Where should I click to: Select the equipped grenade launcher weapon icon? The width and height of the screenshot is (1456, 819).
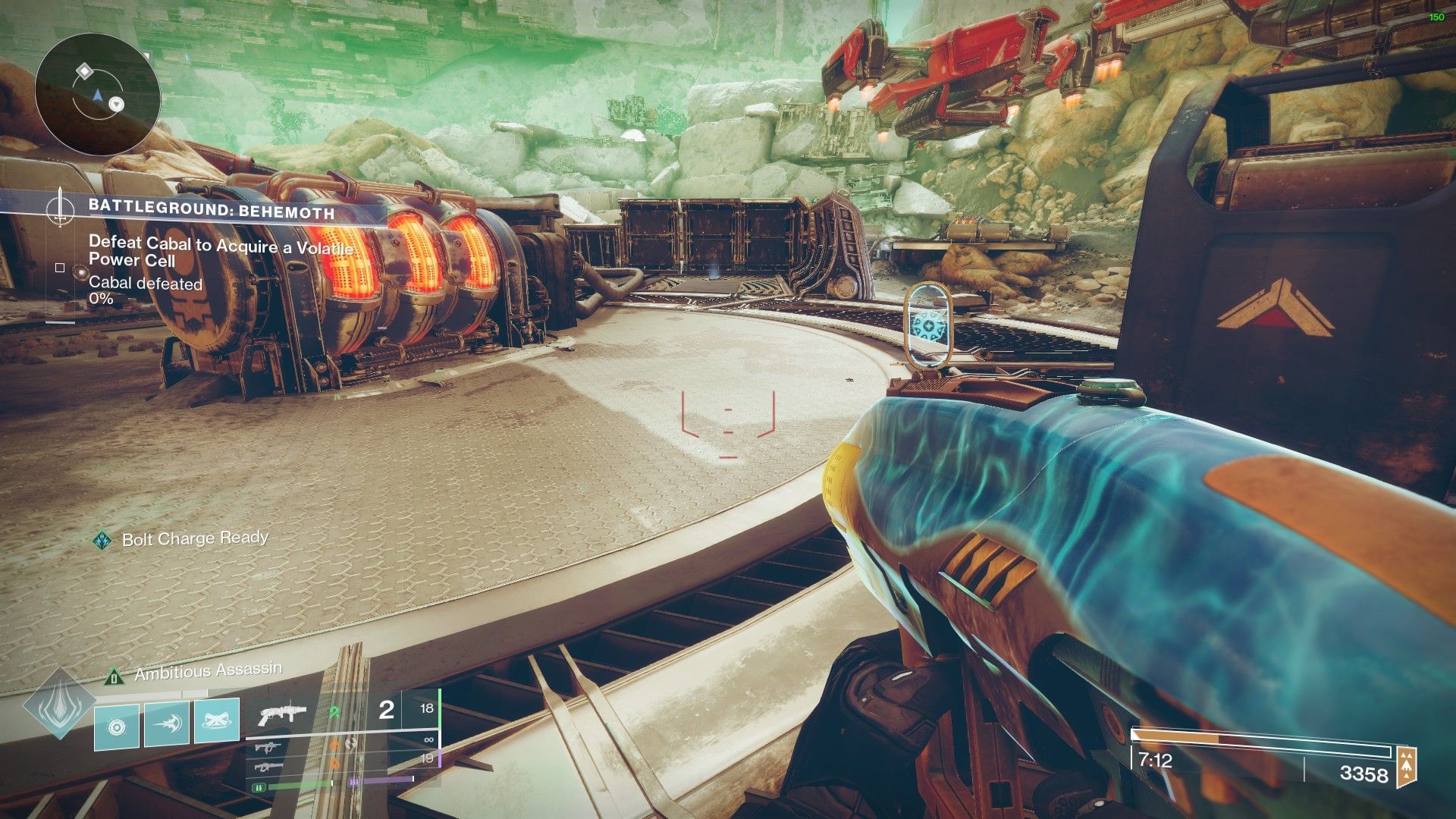[x=282, y=713]
